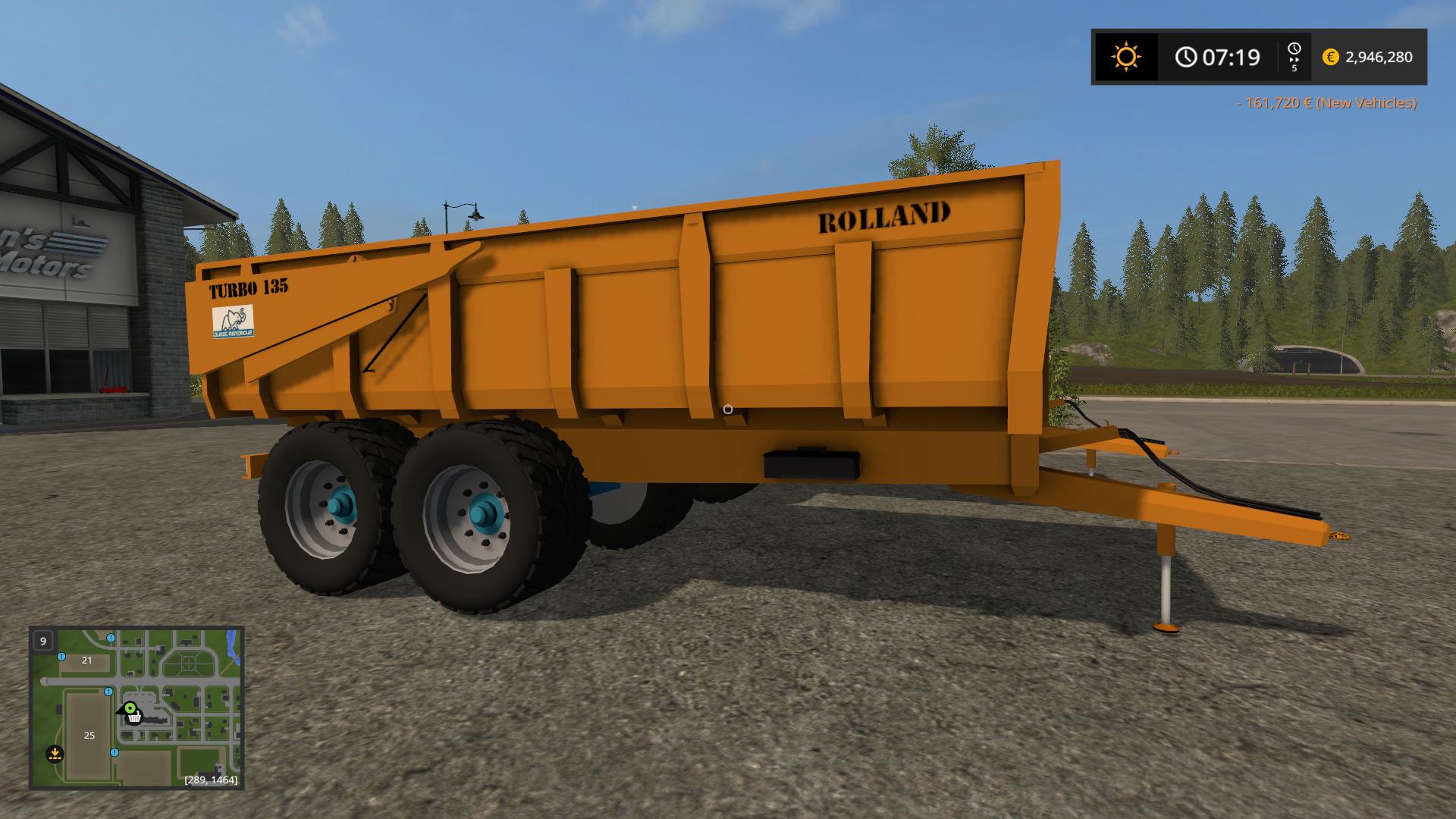The width and height of the screenshot is (1456, 819).
Task: Select the shop basket marker on minimap
Action: (x=134, y=717)
